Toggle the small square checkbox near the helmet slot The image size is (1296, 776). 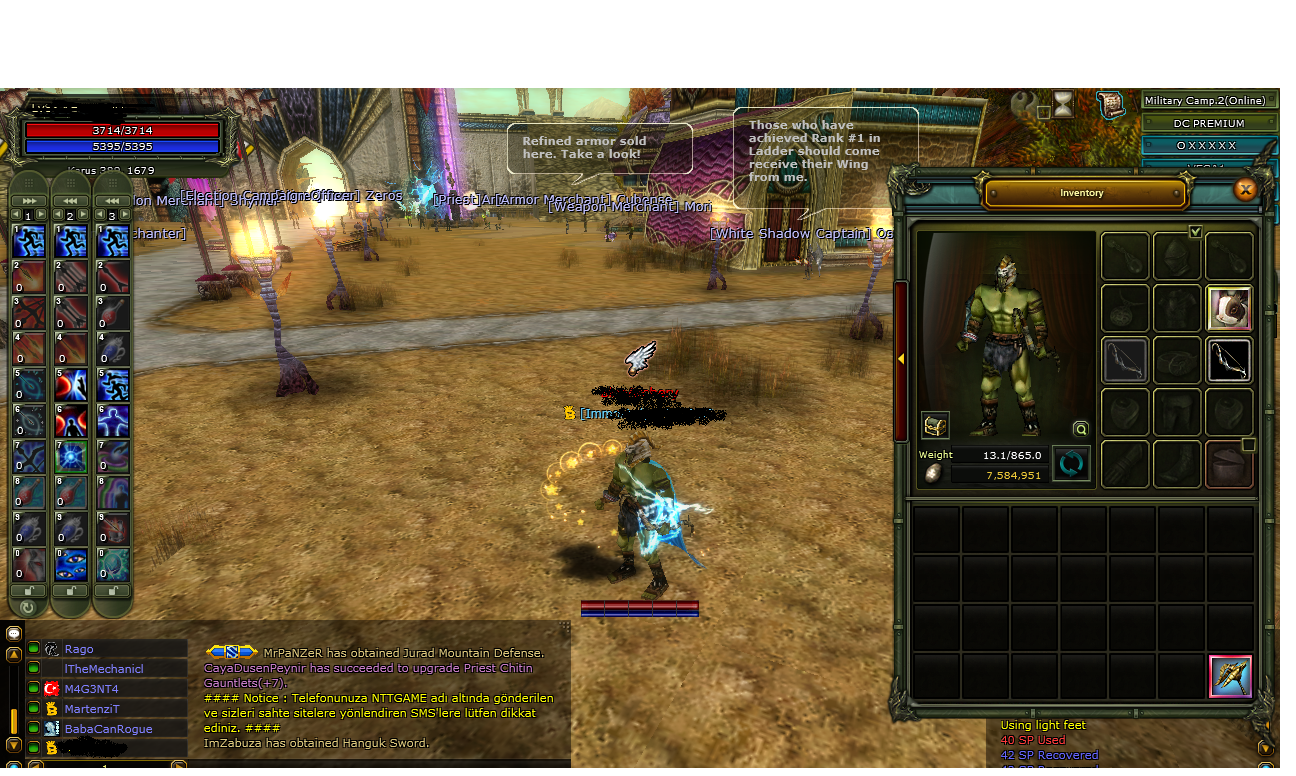click(x=1248, y=445)
